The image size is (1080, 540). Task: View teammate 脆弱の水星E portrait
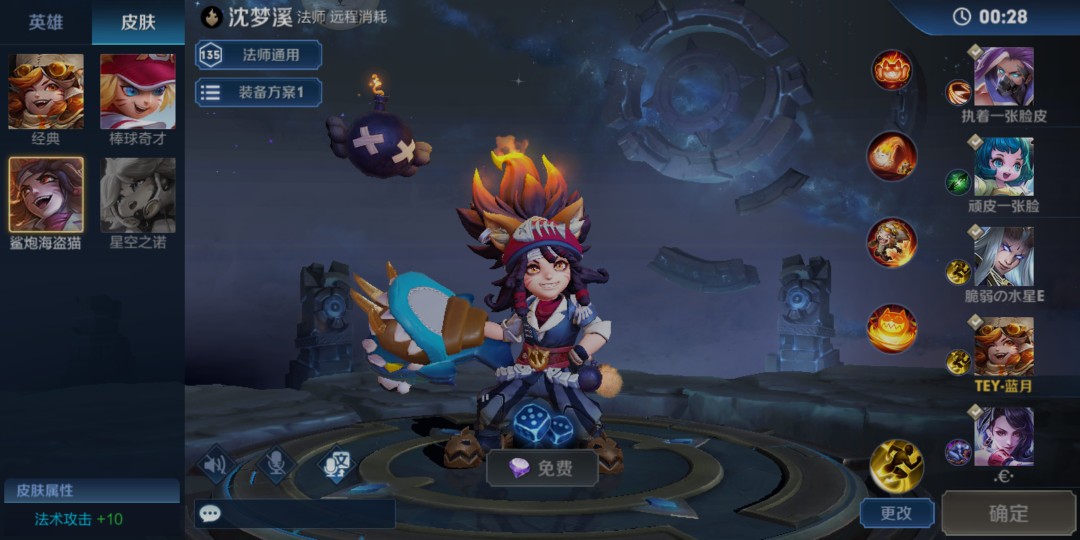1003,256
